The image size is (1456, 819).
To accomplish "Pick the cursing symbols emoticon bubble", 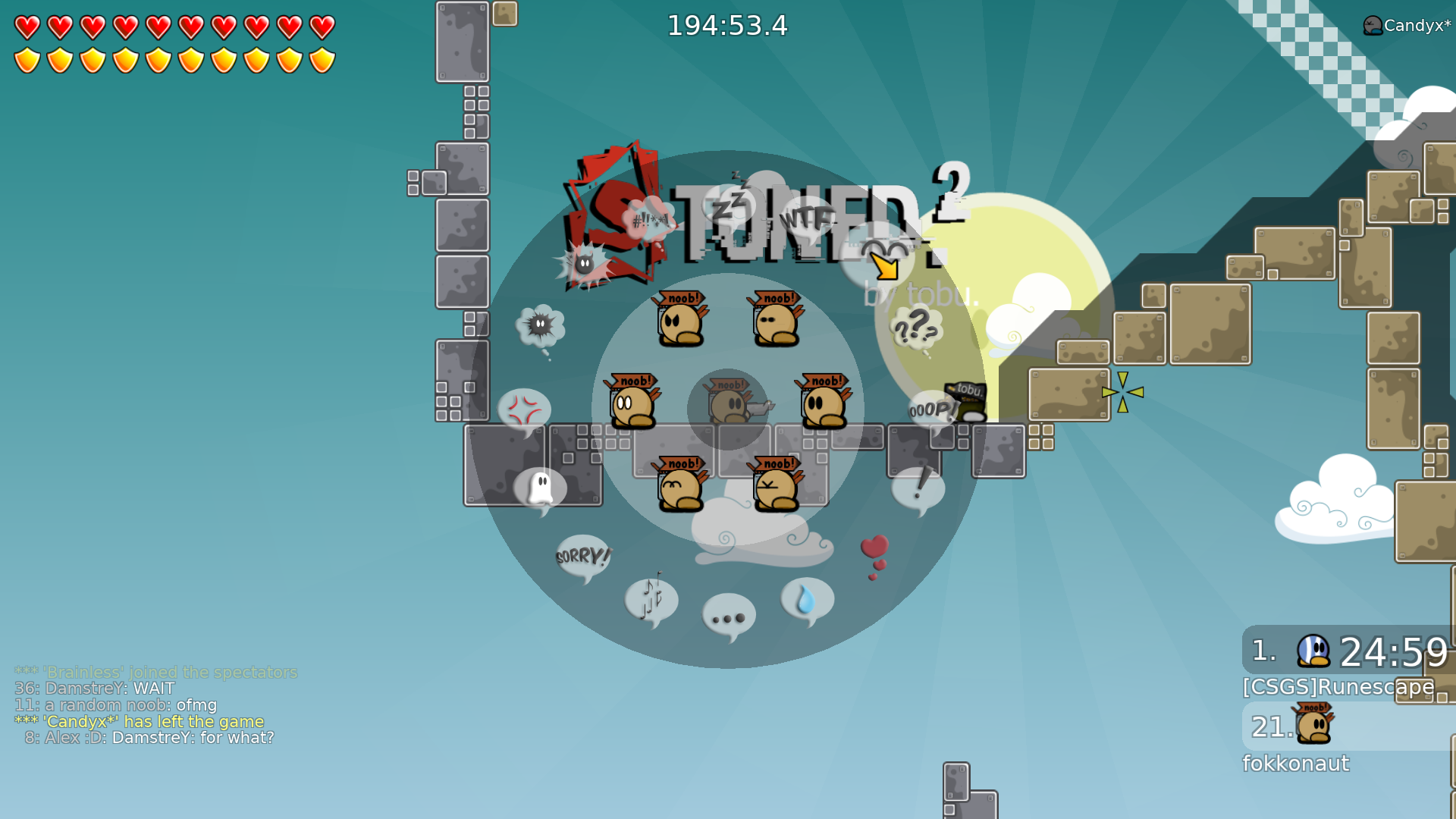I will tap(649, 221).
